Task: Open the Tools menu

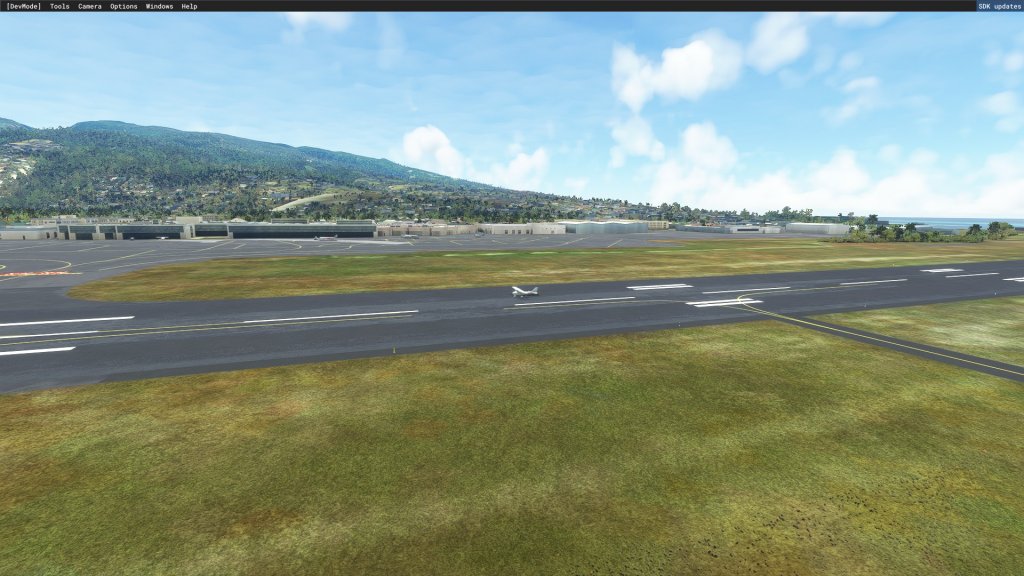Action: (60, 6)
